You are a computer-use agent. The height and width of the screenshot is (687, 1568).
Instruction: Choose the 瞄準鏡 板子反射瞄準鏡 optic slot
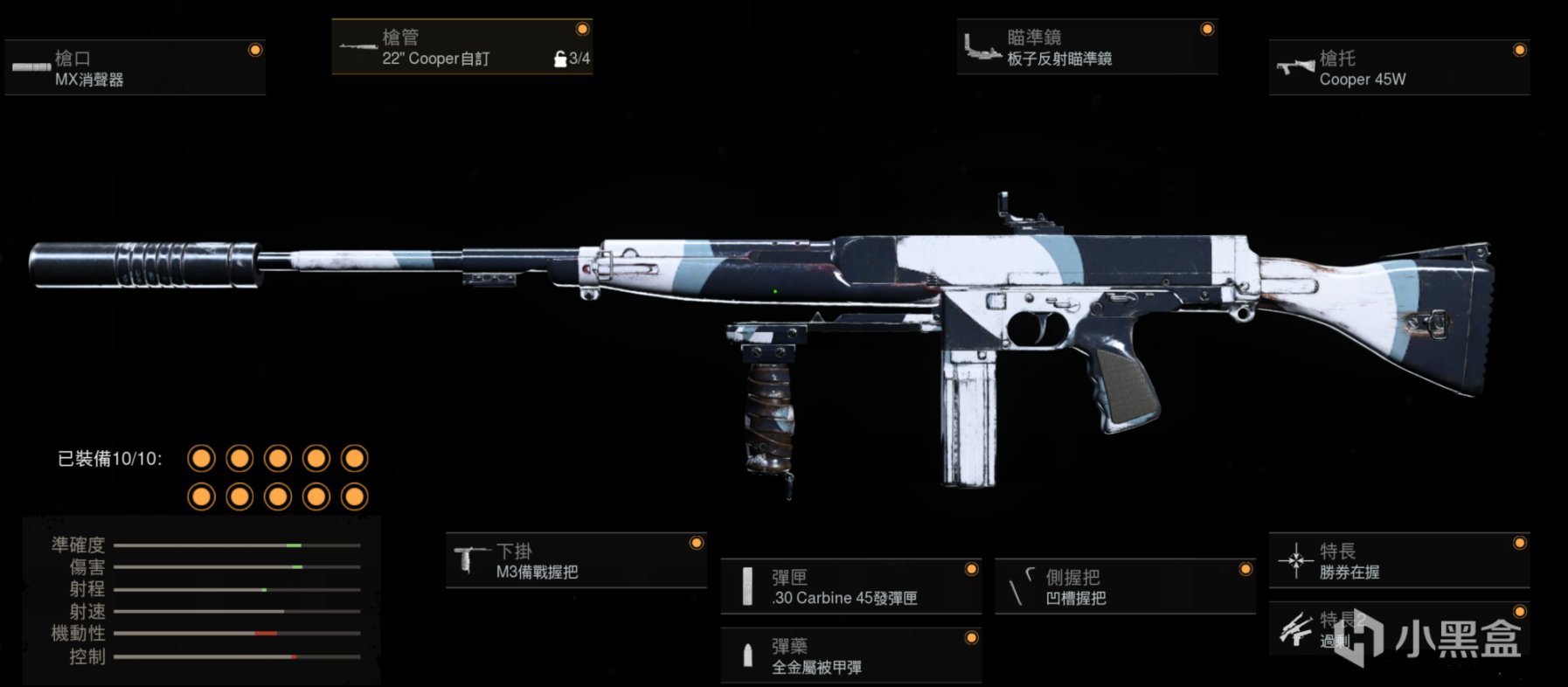point(1086,47)
